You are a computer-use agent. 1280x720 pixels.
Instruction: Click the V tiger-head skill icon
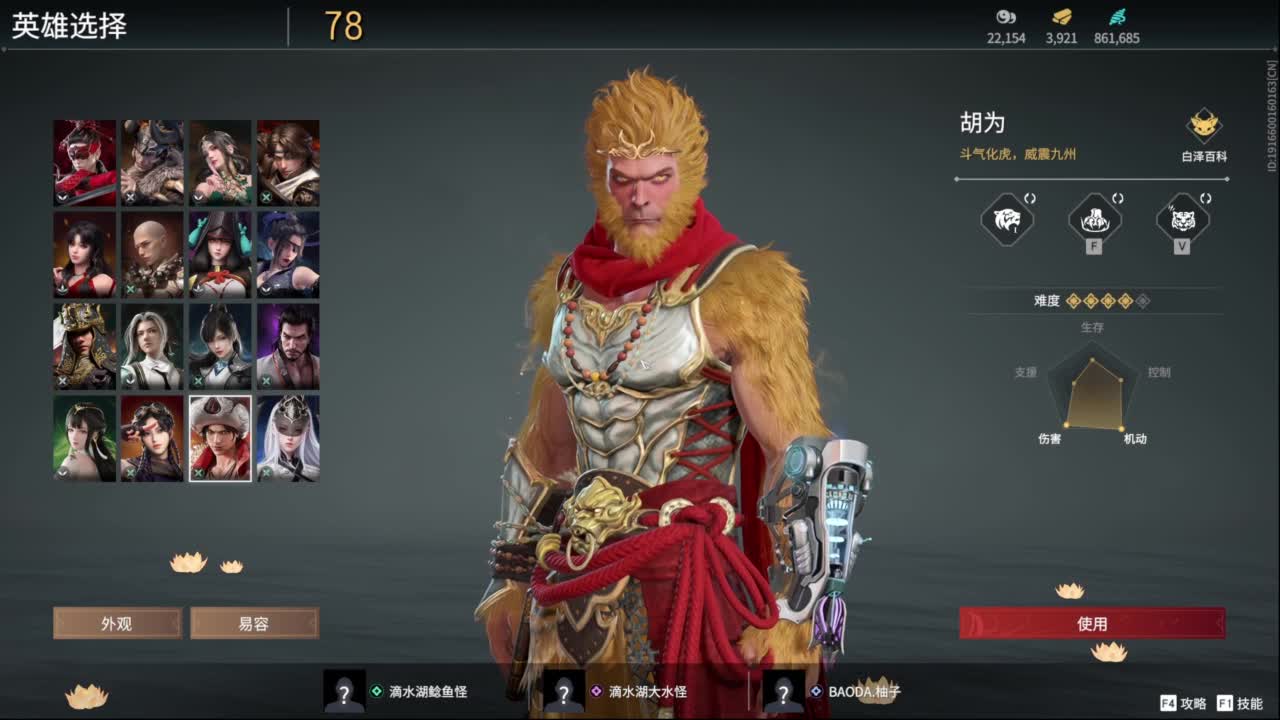1180,220
